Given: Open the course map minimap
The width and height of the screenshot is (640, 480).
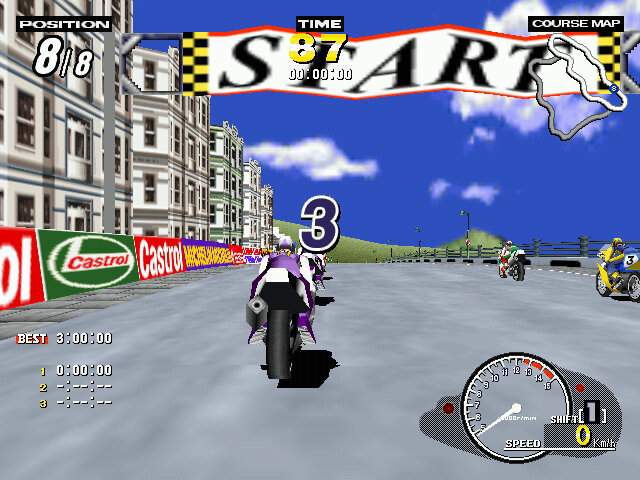Looking at the screenshot, I should coord(574,84).
